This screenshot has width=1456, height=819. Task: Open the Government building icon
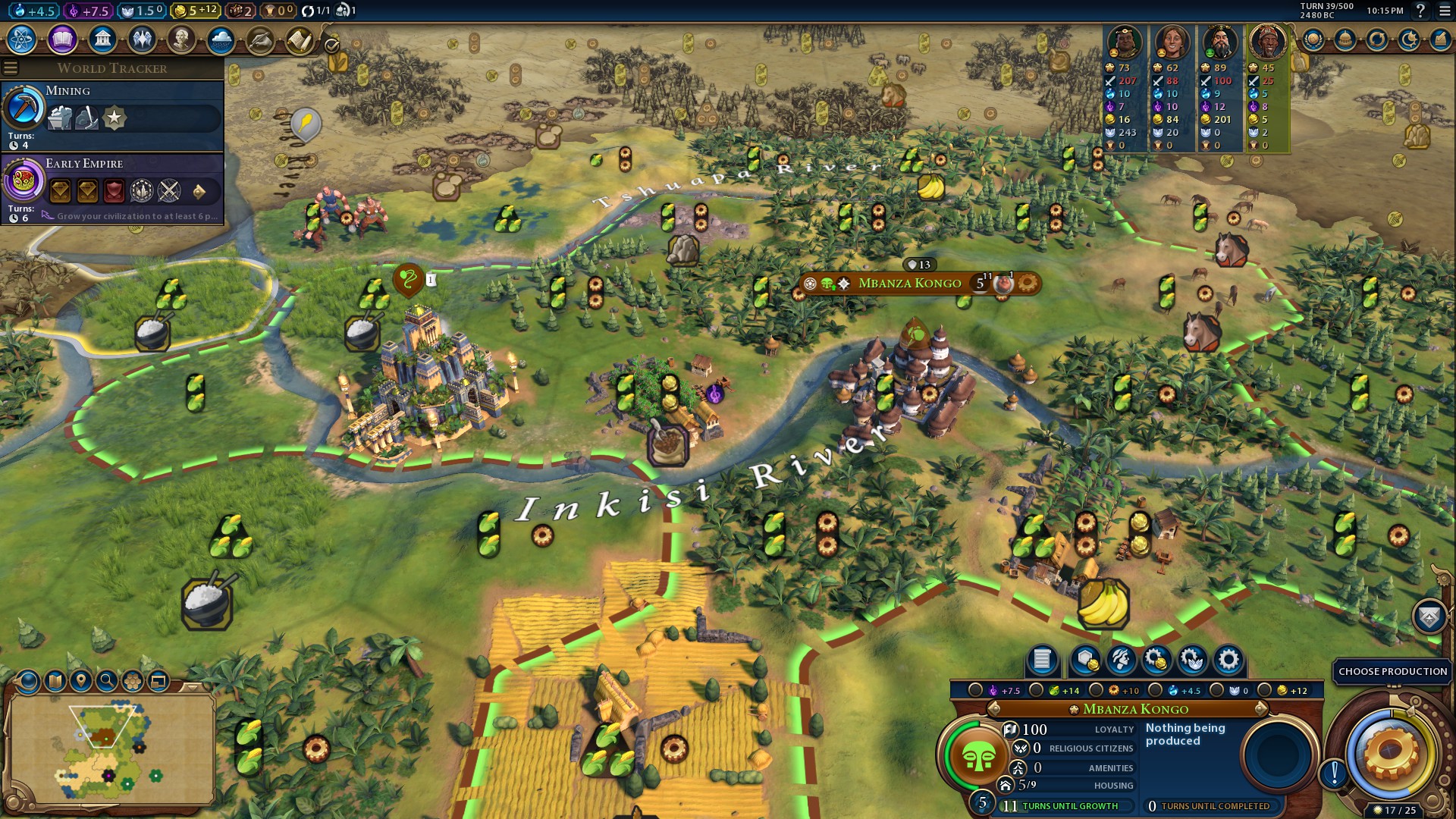pyautogui.click(x=102, y=39)
